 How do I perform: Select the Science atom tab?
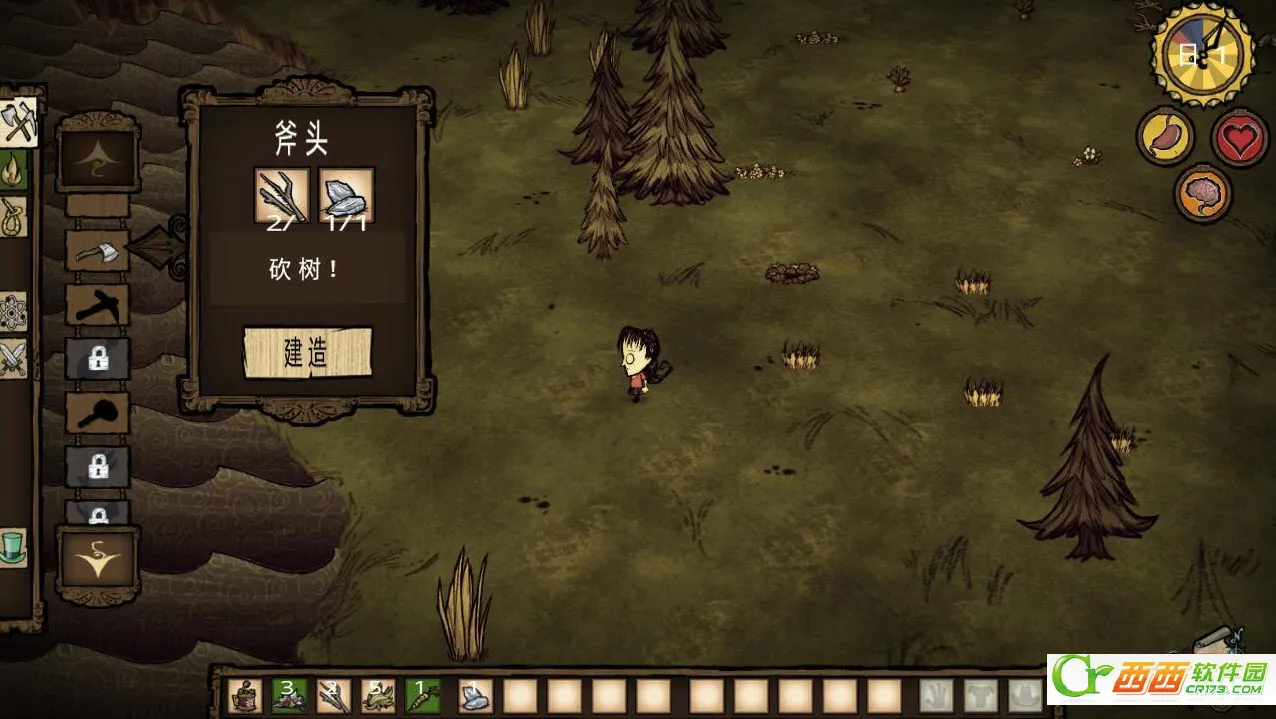coord(13,312)
